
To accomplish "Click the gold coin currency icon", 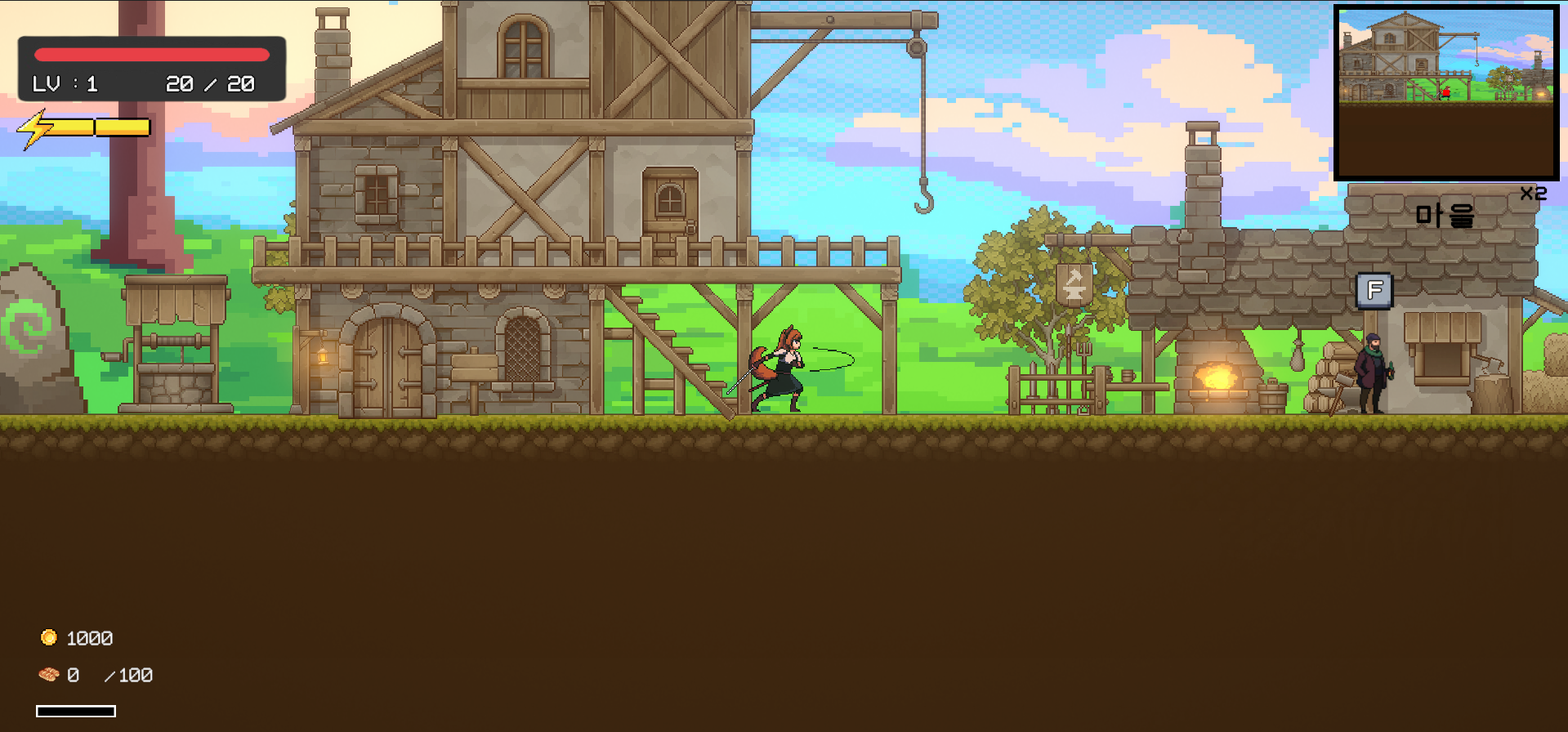I will coord(48,637).
